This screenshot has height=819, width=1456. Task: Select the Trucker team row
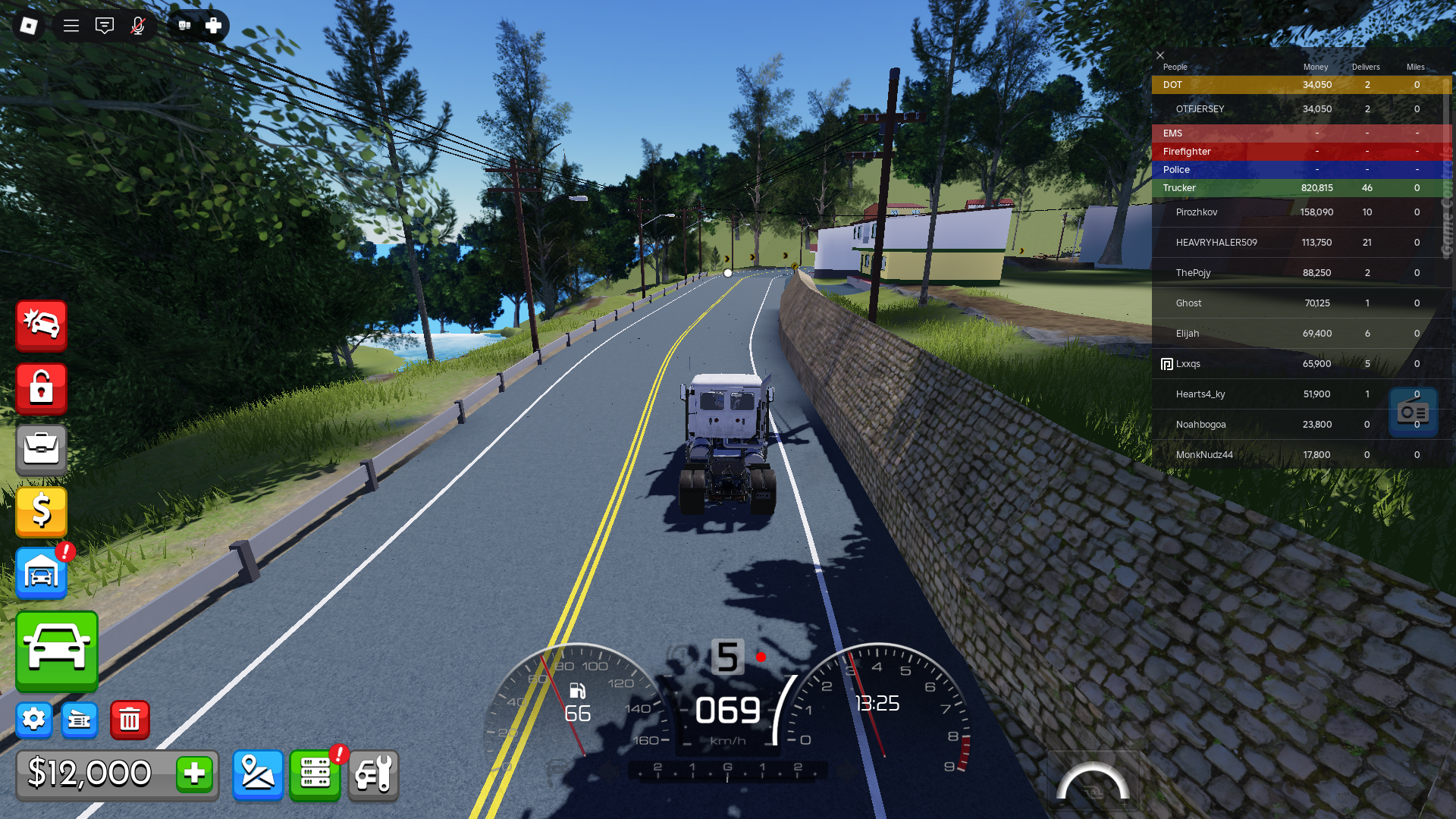(1180, 188)
